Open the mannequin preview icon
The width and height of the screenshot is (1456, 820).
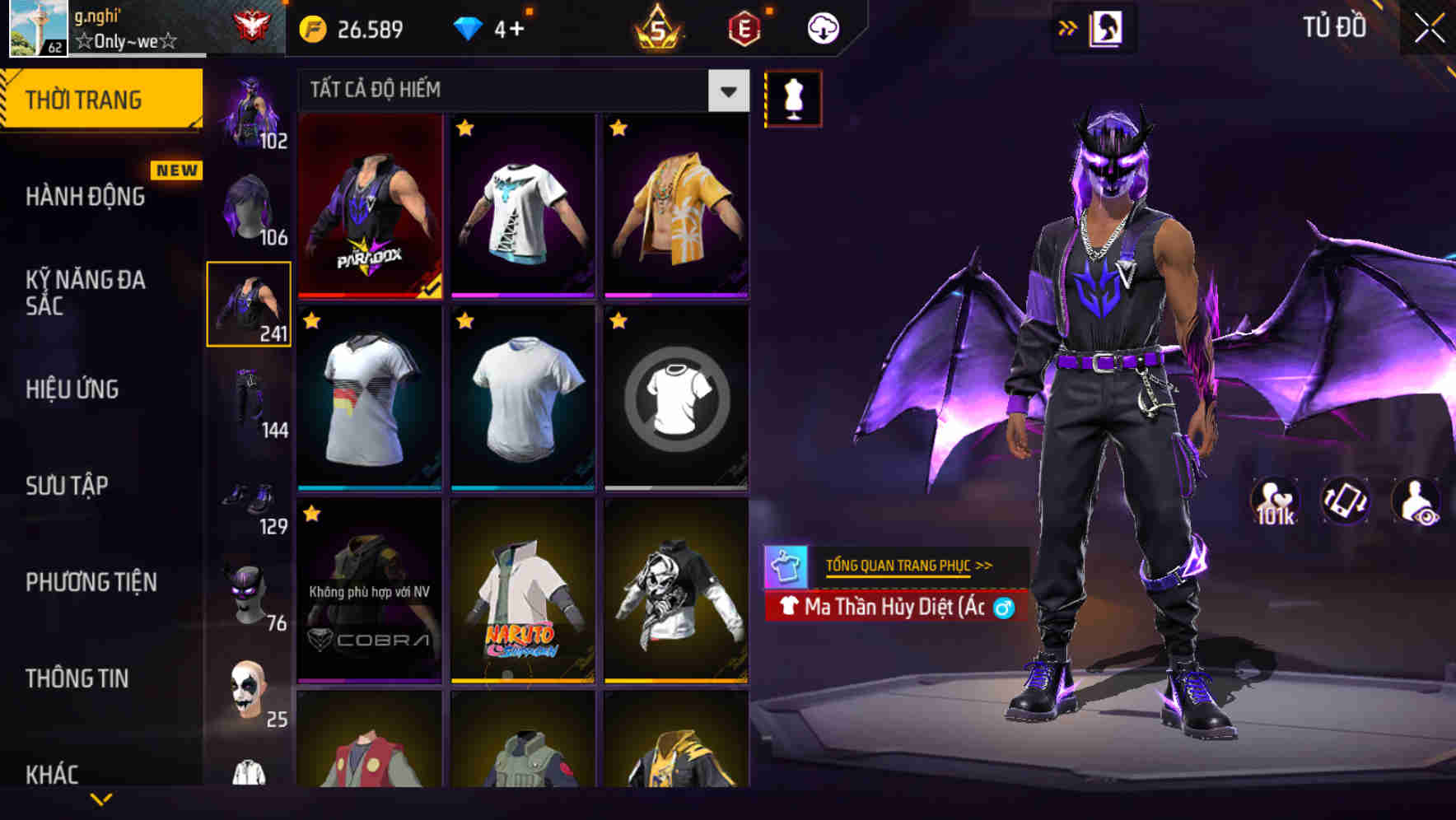tap(793, 97)
